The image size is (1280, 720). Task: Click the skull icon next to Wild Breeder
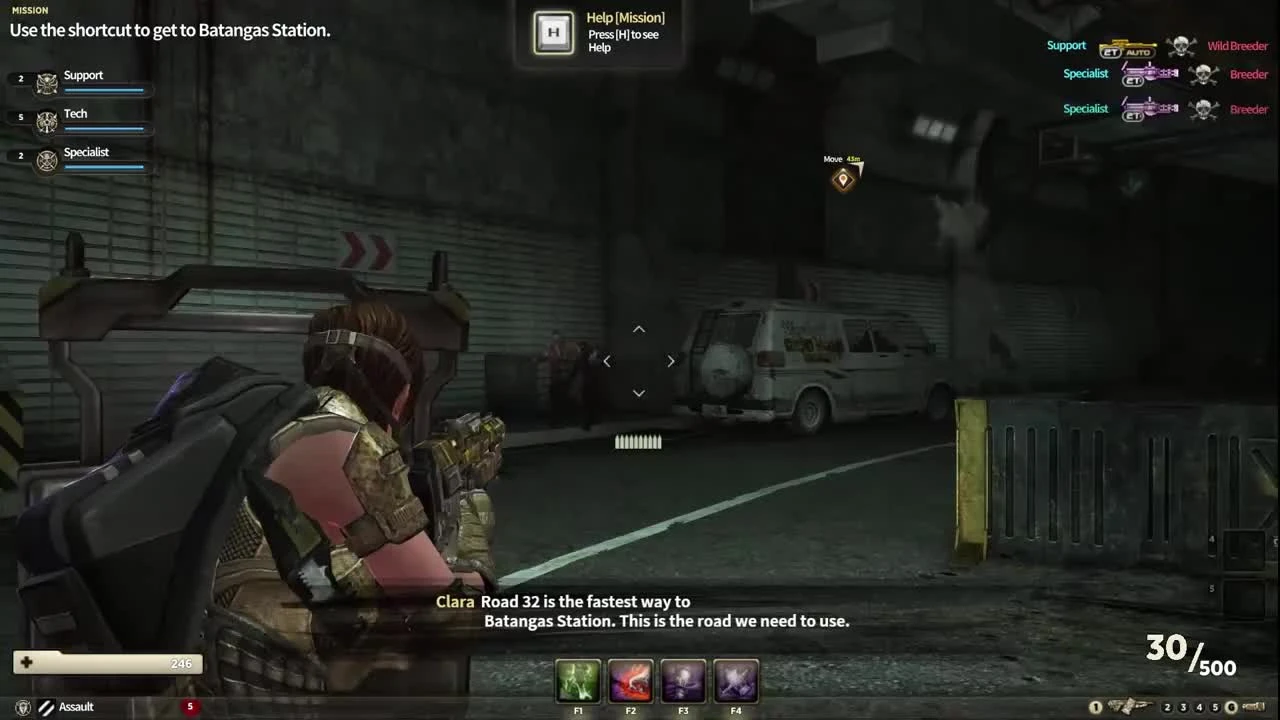(x=1181, y=45)
